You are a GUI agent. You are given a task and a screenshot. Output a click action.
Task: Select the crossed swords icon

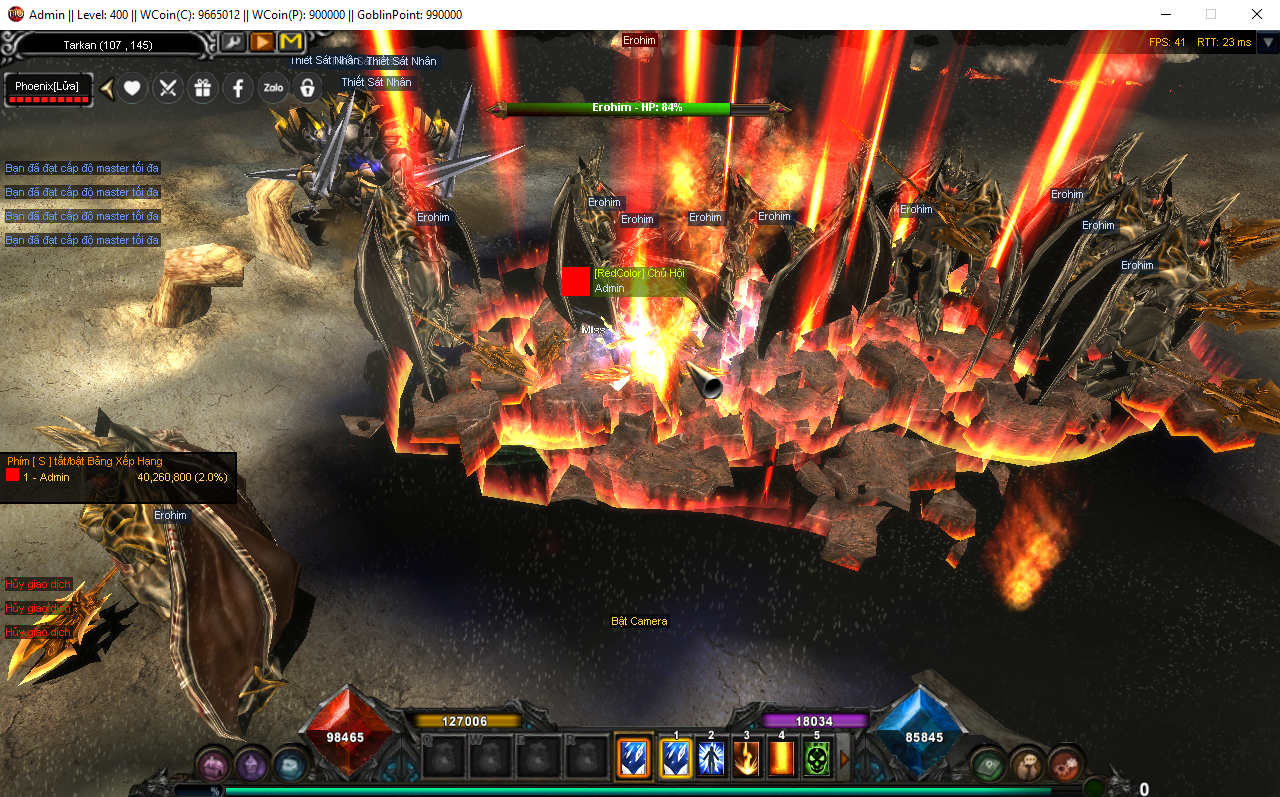coord(168,88)
